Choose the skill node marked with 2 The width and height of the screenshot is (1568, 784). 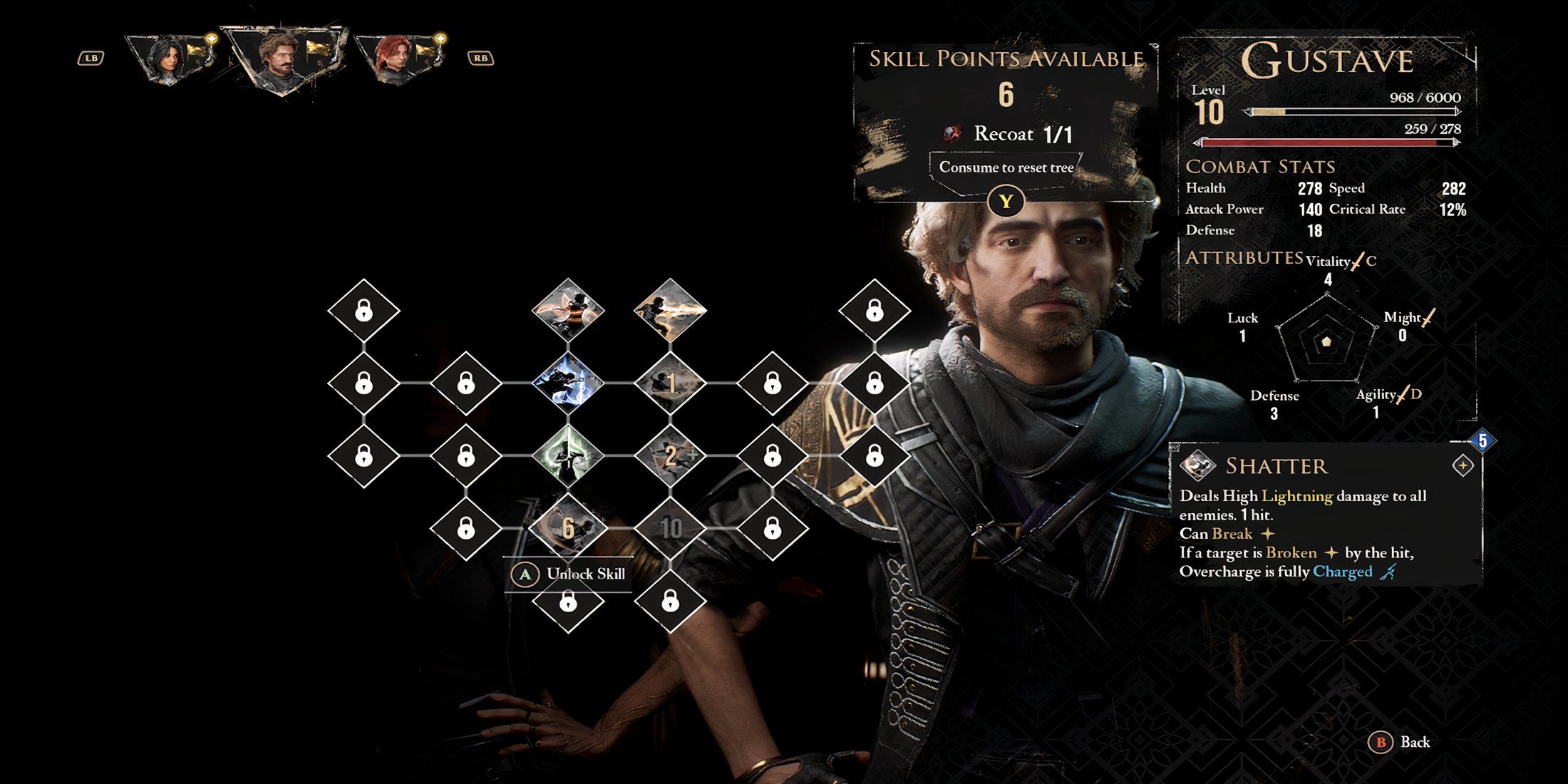point(670,455)
